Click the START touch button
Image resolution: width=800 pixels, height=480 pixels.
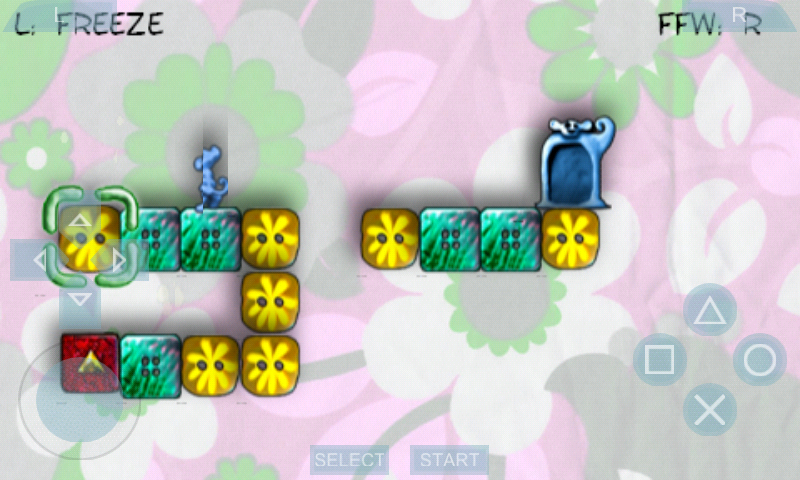(x=449, y=460)
